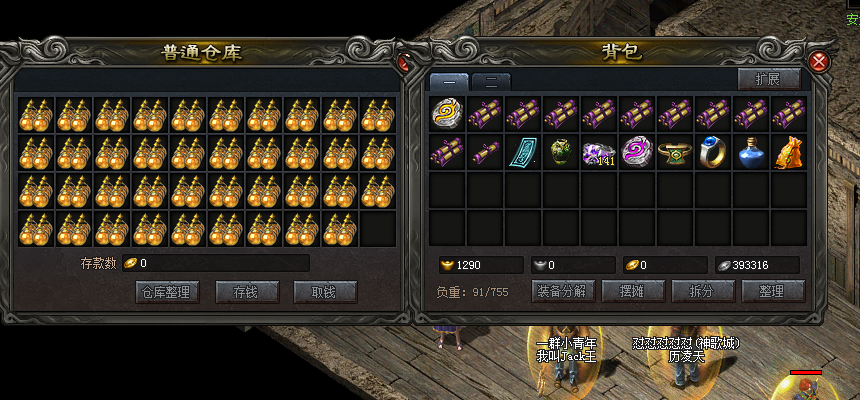This screenshot has height=400, width=860.
Task: Deposit money with the 存钱 button
Action: click(244, 292)
